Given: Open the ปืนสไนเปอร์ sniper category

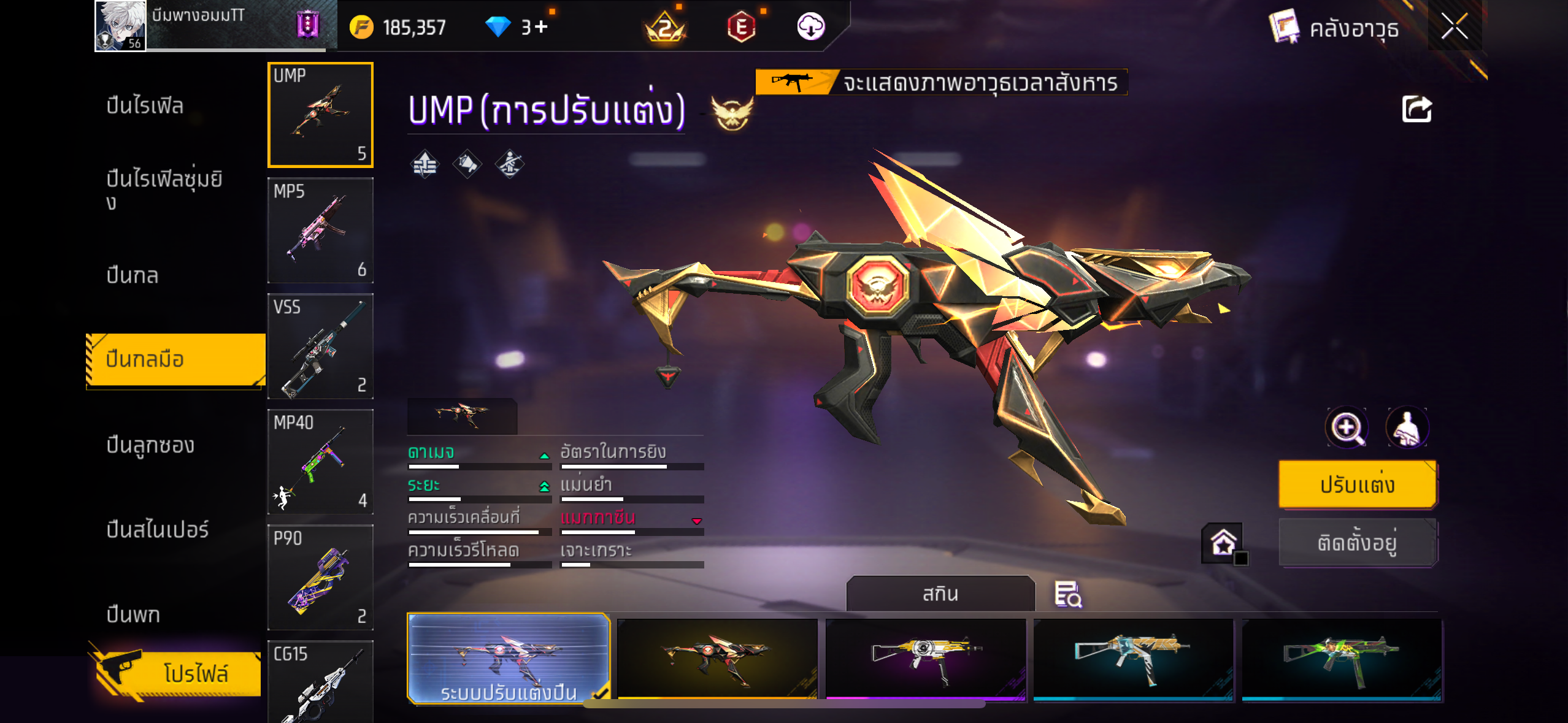Looking at the screenshot, I should pos(158,529).
